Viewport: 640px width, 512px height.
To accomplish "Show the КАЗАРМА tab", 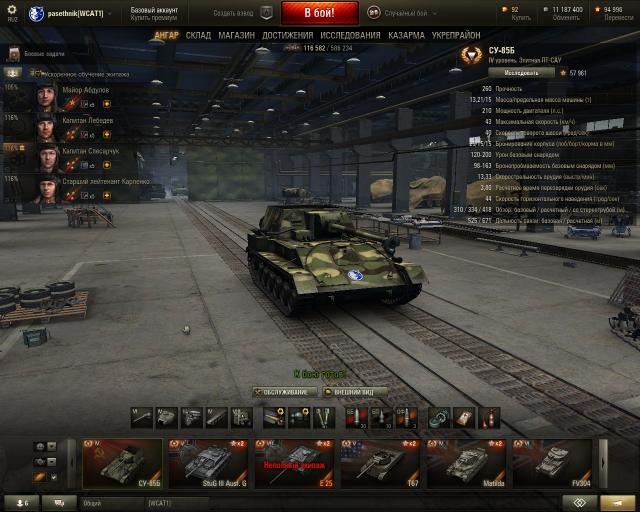I will coord(405,35).
